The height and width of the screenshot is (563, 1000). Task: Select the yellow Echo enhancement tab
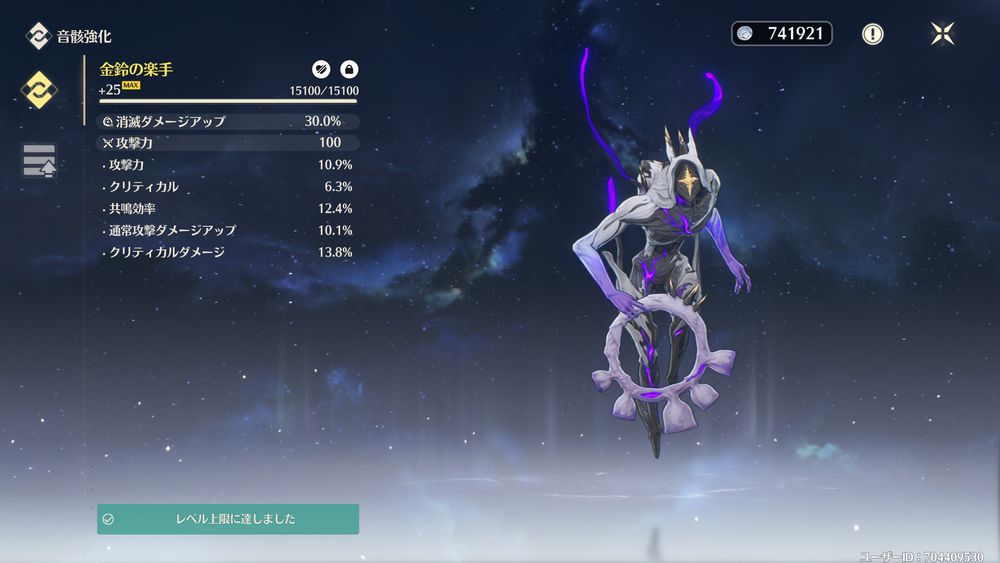pyautogui.click(x=39, y=90)
